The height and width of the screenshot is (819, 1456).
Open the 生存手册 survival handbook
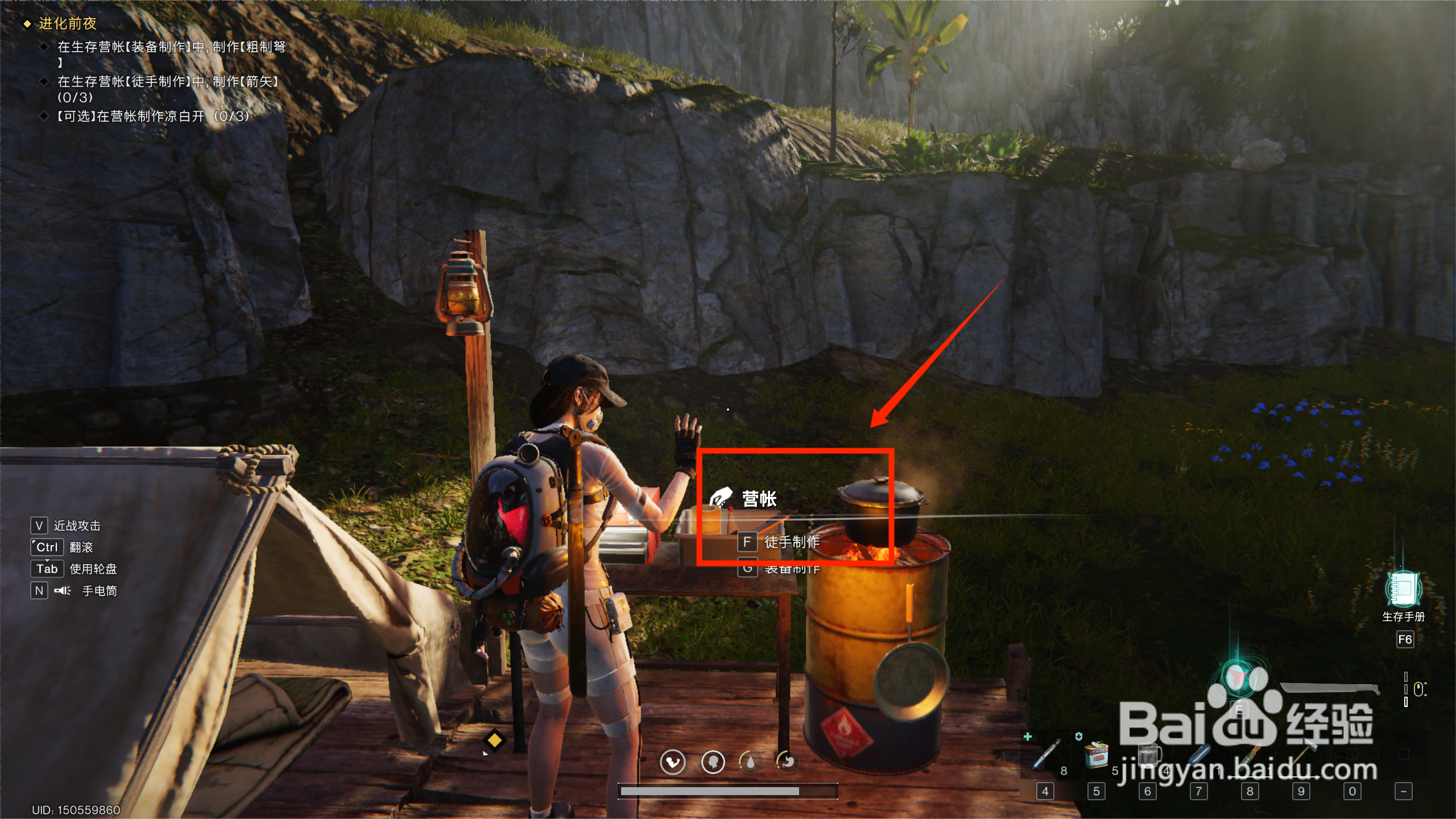pyautogui.click(x=1404, y=590)
